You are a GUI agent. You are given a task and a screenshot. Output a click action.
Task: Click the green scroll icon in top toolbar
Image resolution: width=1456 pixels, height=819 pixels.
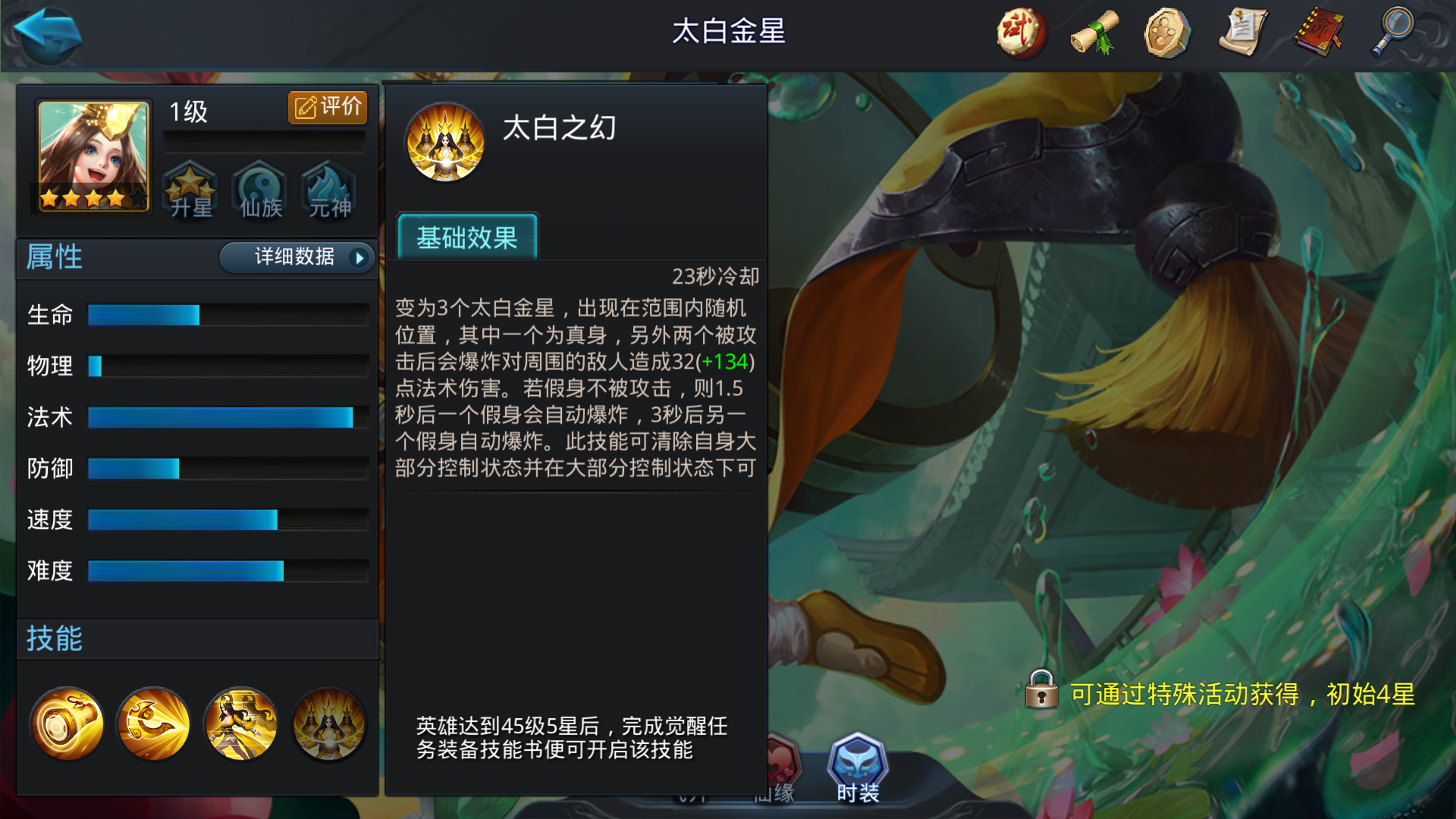[x=1094, y=33]
